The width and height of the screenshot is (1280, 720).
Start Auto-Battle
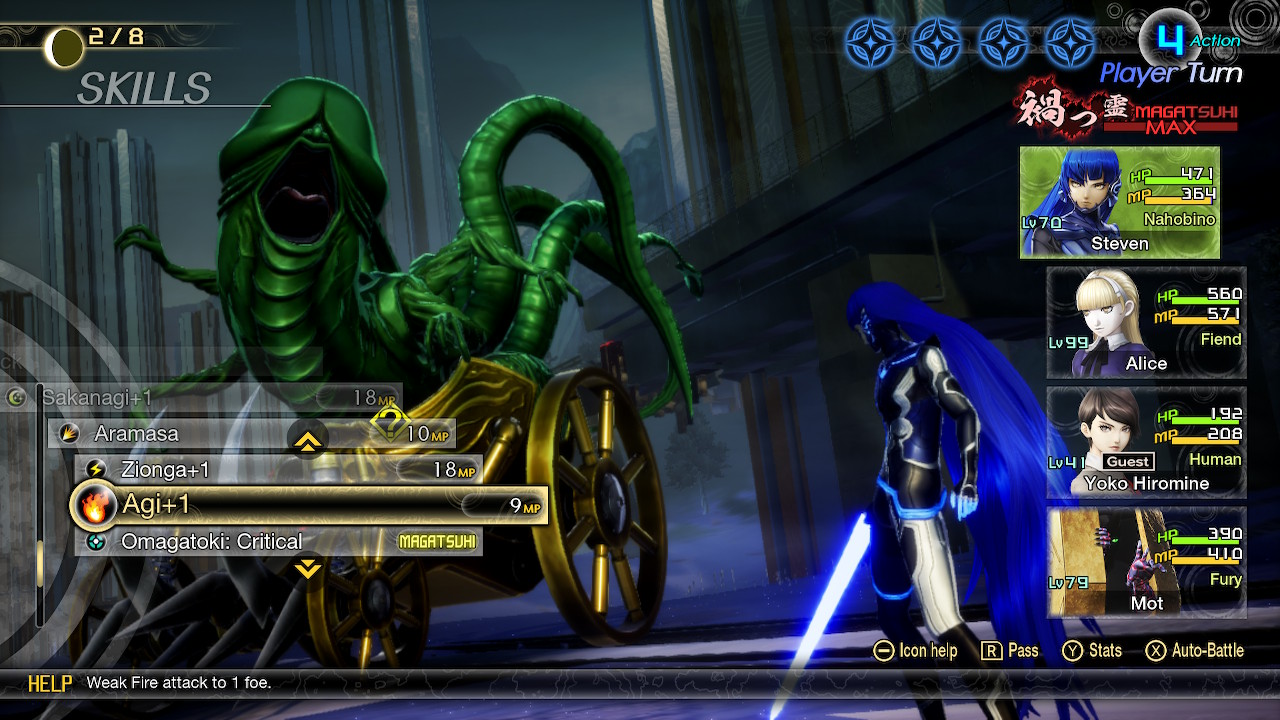click(1195, 651)
